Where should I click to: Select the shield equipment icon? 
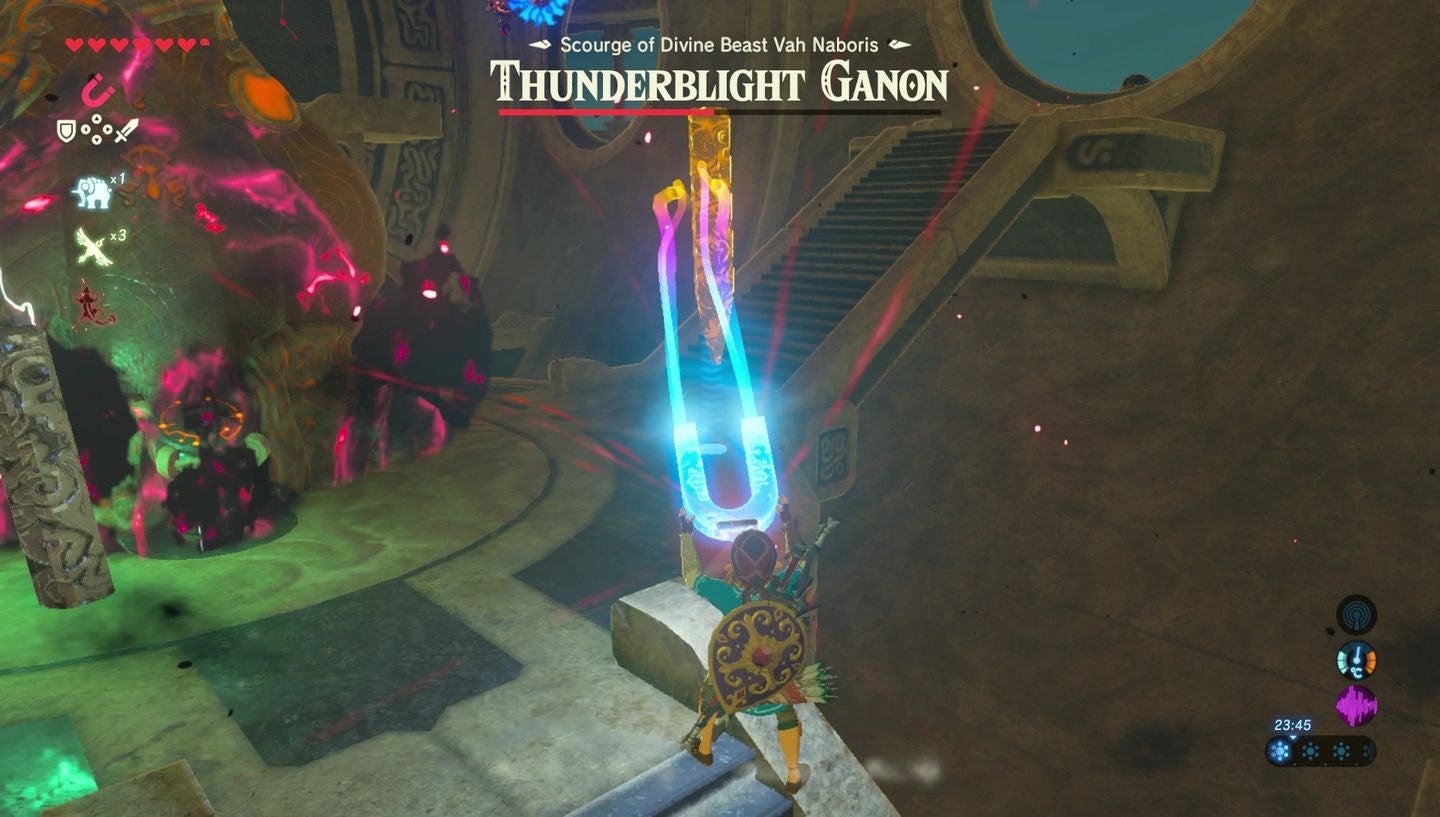point(66,130)
